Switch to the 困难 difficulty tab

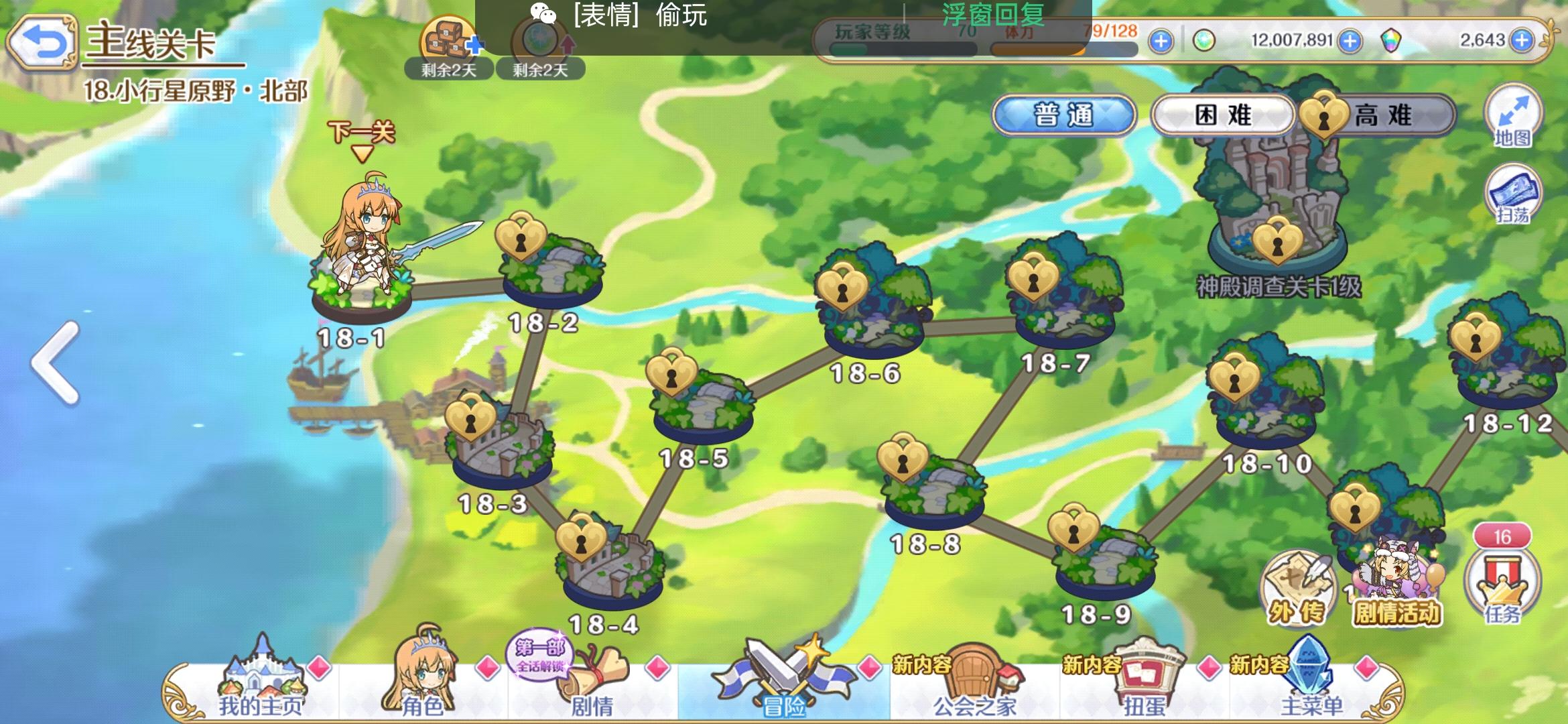pyautogui.click(x=1221, y=115)
